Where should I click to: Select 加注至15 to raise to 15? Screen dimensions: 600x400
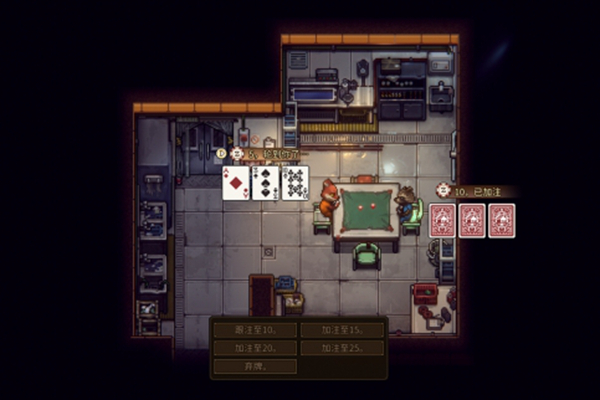coord(341,329)
